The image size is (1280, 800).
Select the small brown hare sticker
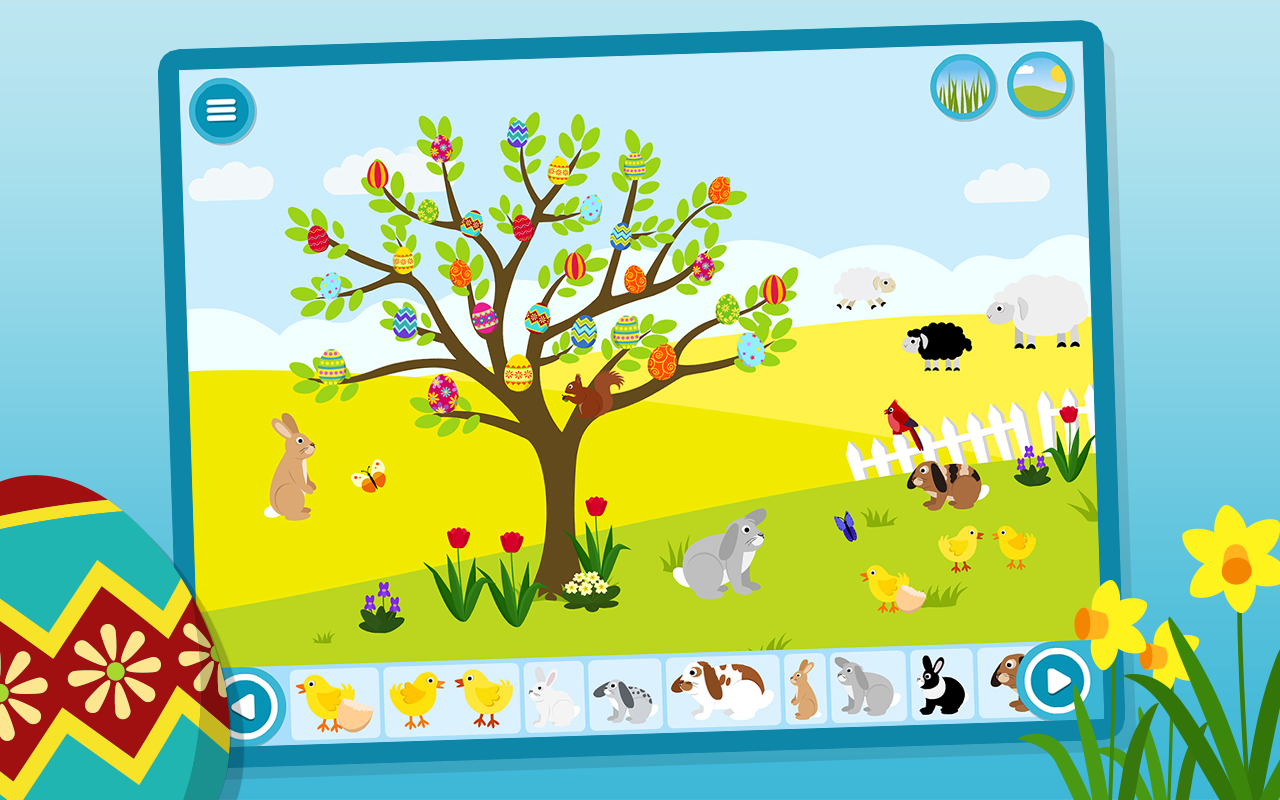pos(805,690)
